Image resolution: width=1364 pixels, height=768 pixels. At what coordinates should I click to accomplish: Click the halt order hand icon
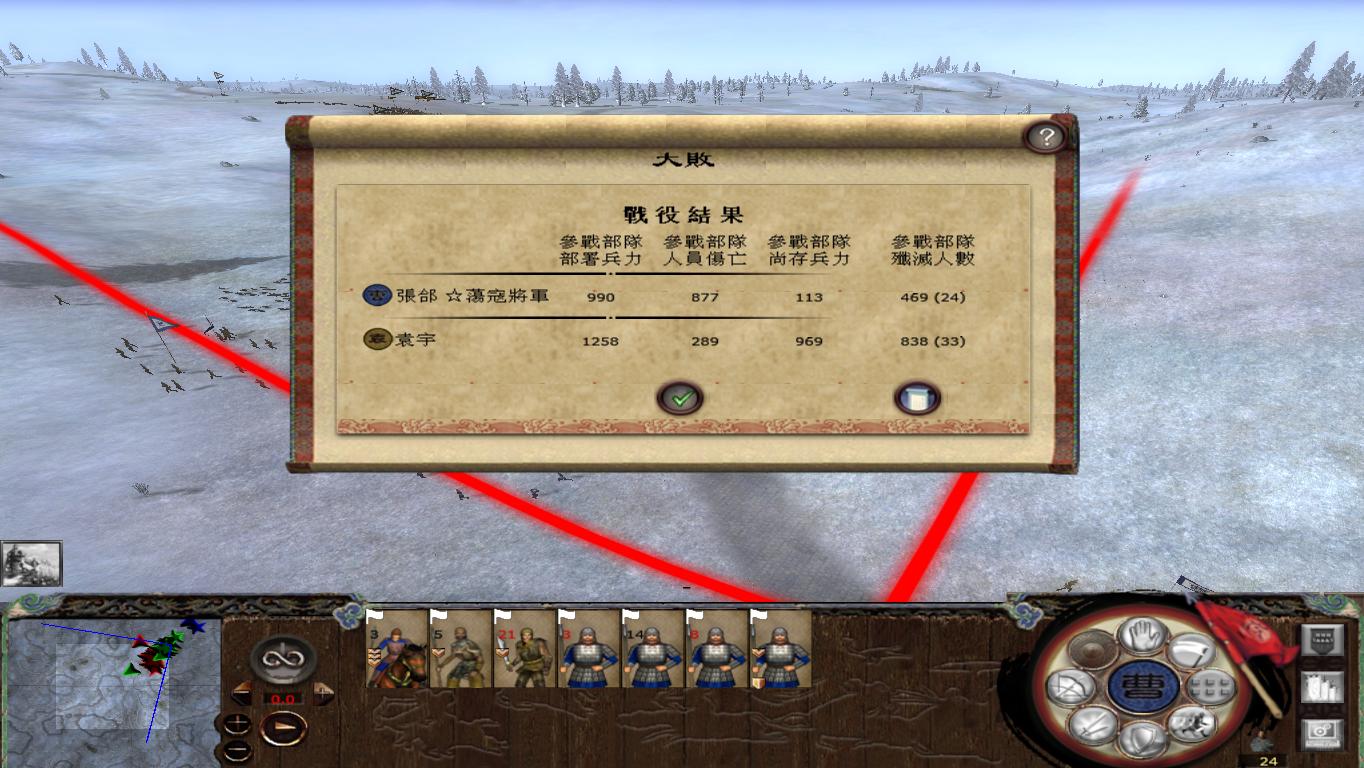[x=1144, y=638]
